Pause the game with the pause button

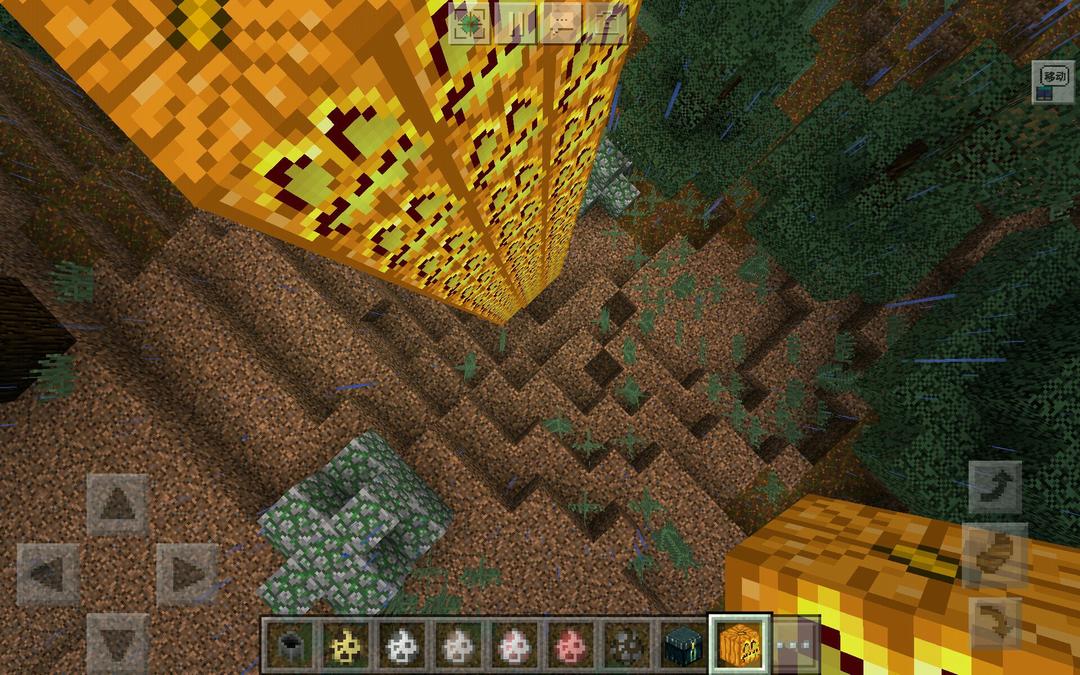point(515,23)
